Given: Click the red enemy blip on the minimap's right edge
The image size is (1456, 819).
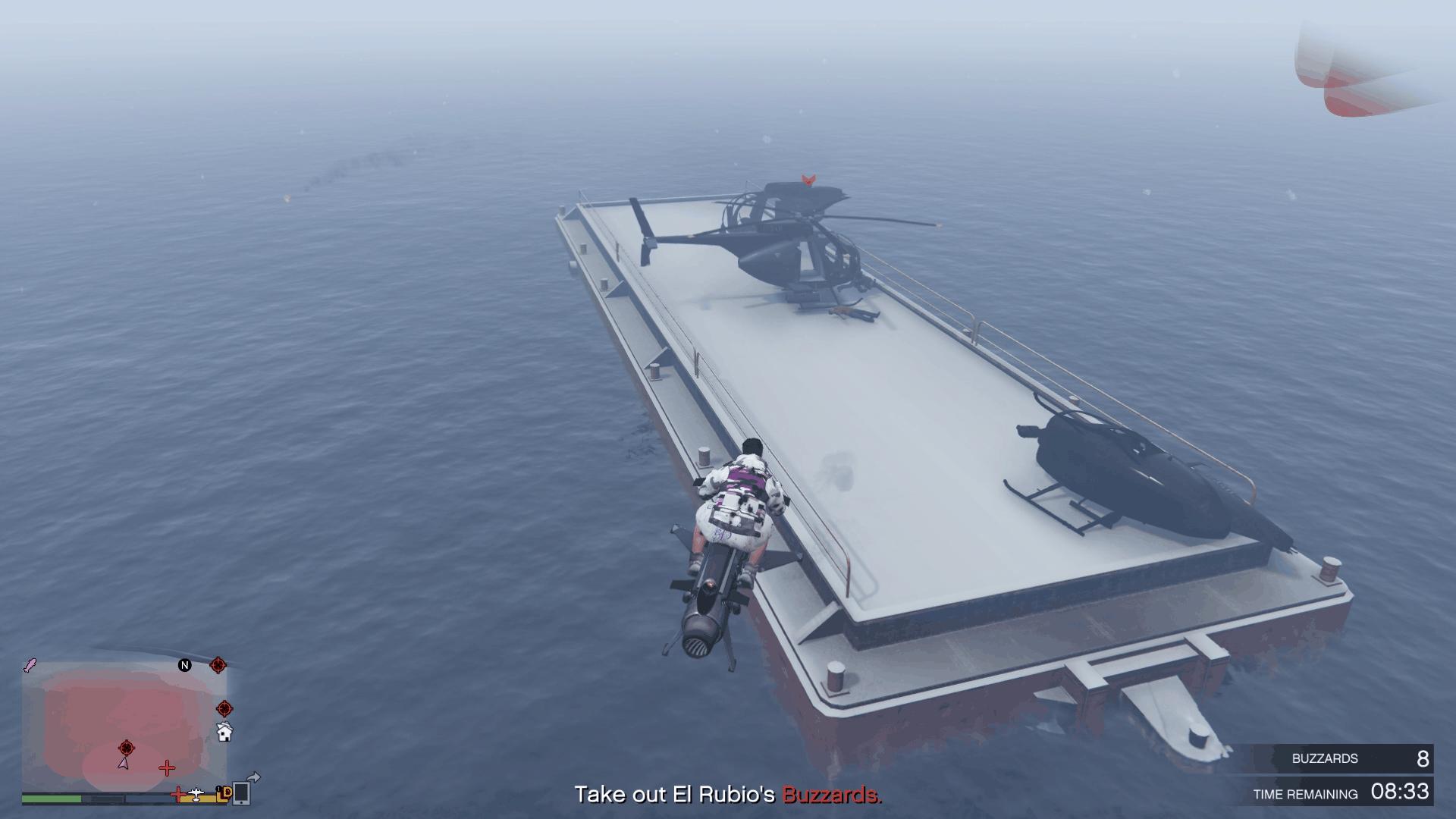Looking at the screenshot, I should coord(224,709).
